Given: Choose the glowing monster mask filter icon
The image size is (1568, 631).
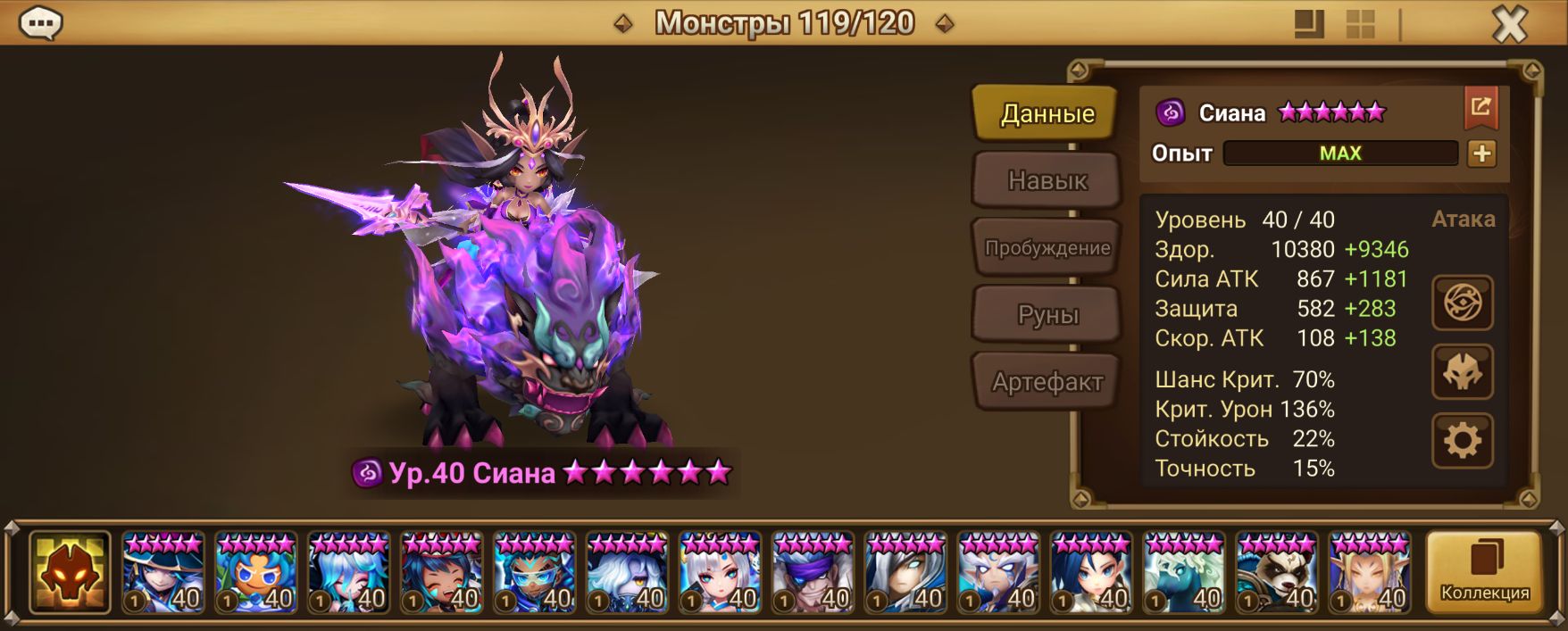Looking at the screenshot, I should (x=70, y=572).
